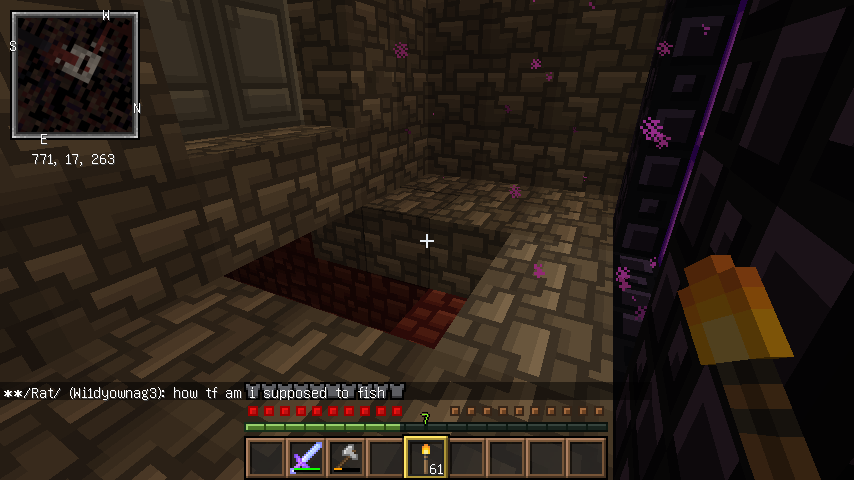Choose the torch stack in the hotbar
This screenshot has height=480, width=854.
(x=426, y=458)
